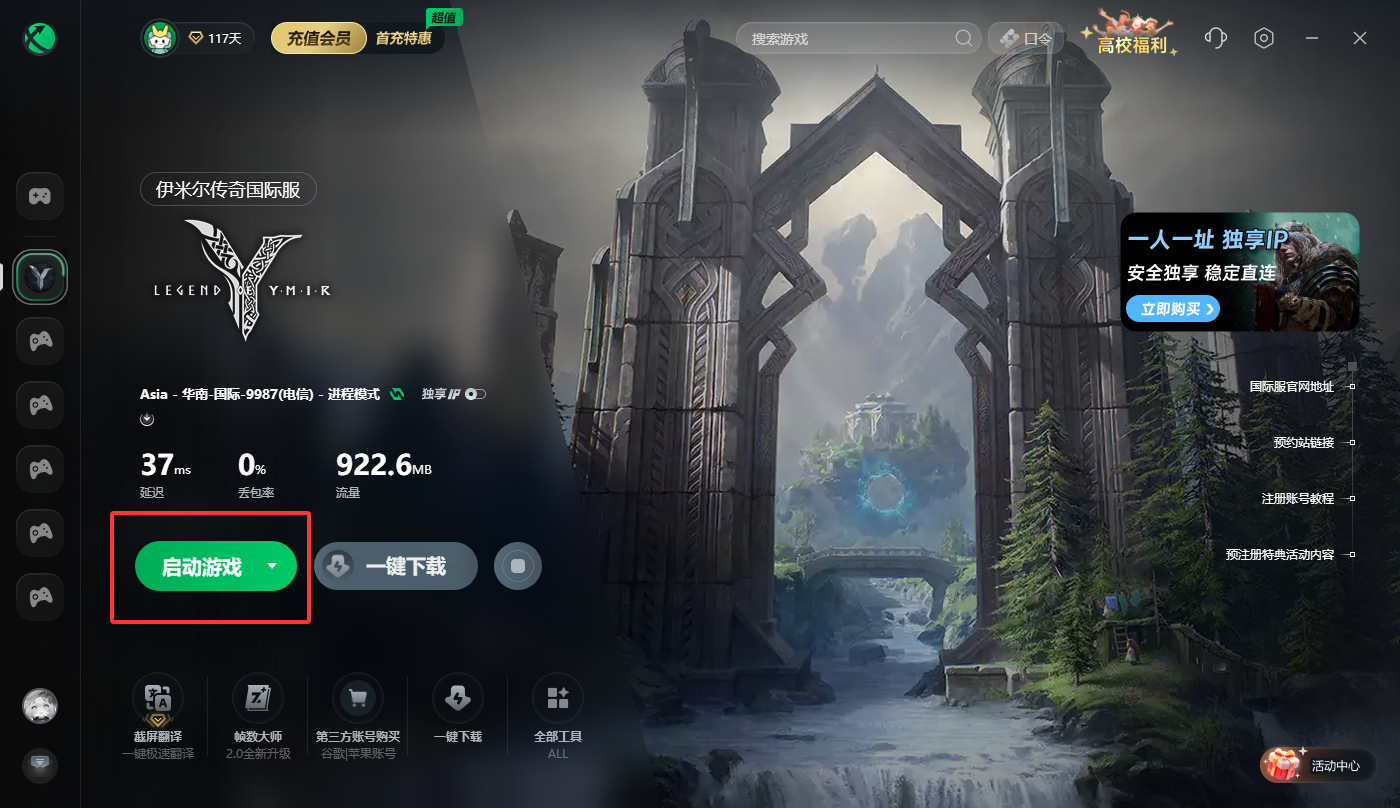
Task: Open the 启动游戏 dropdown arrow
Action: (272, 566)
